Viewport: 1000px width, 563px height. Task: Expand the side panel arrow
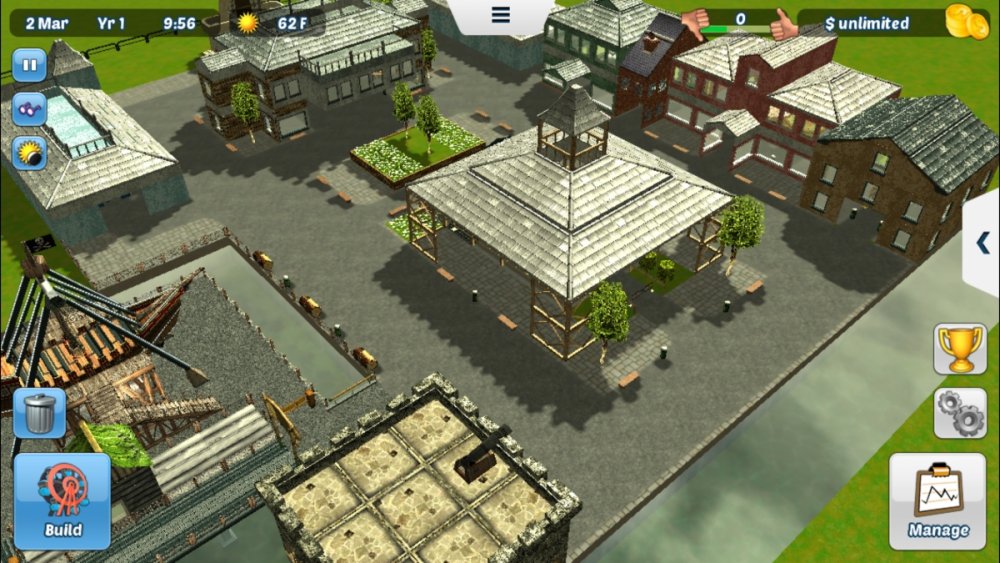982,242
